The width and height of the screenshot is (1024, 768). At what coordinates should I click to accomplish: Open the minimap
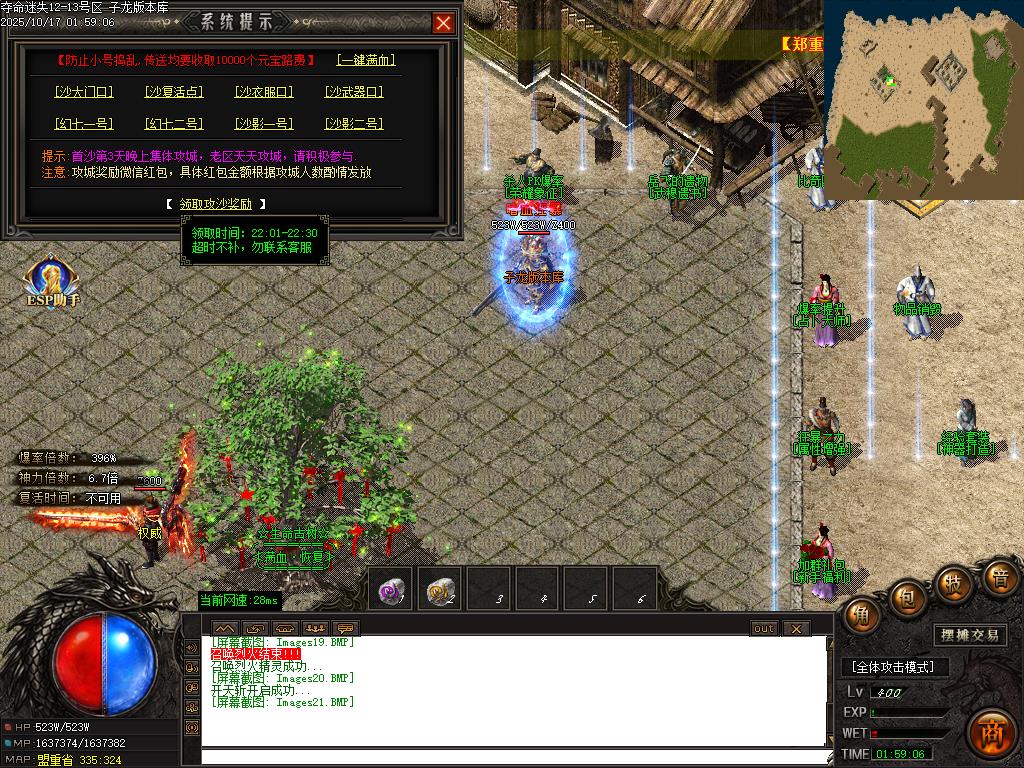922,100
